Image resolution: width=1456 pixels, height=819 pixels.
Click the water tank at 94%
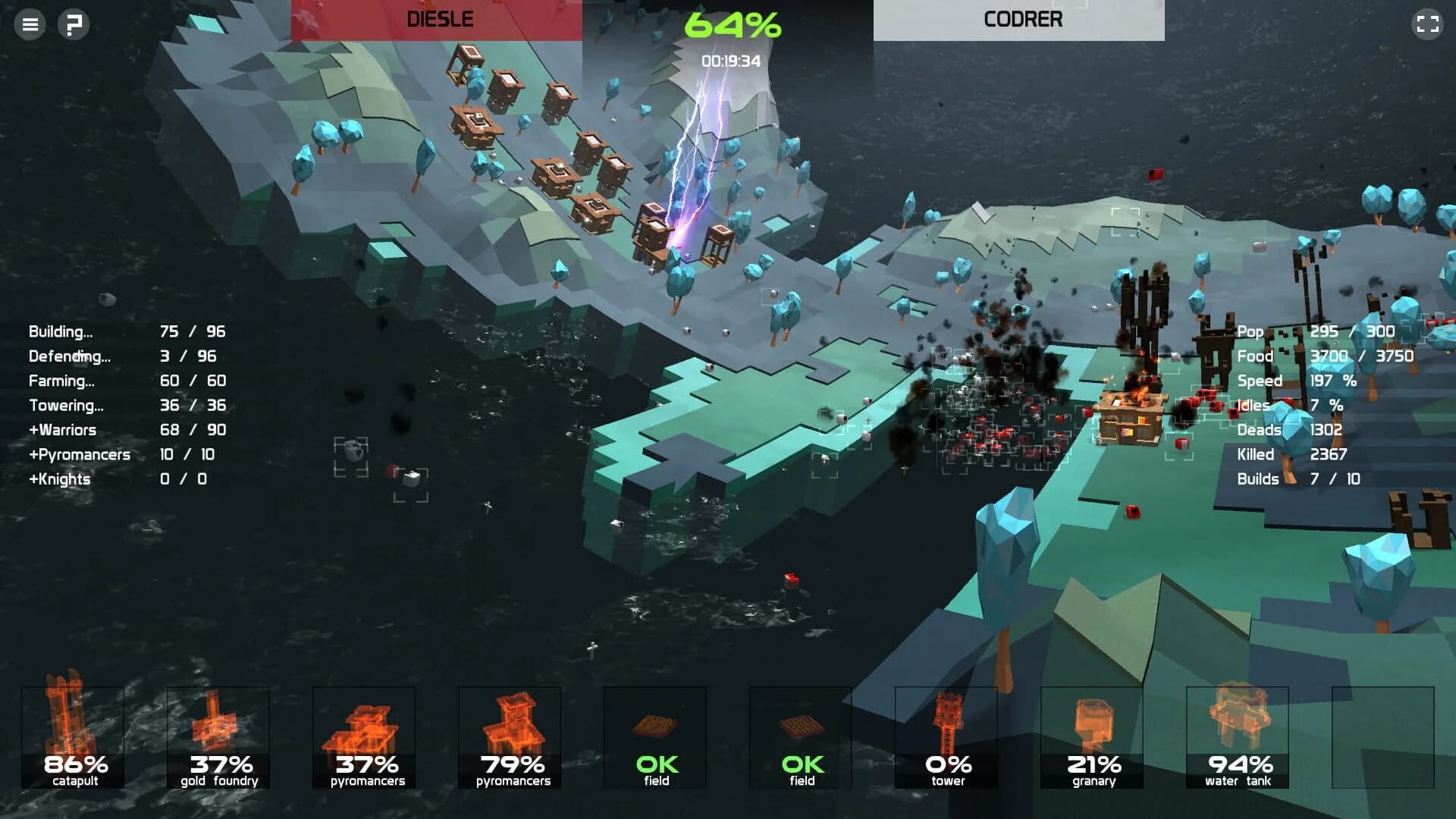pyautogui.click(x=1237, y=736)
